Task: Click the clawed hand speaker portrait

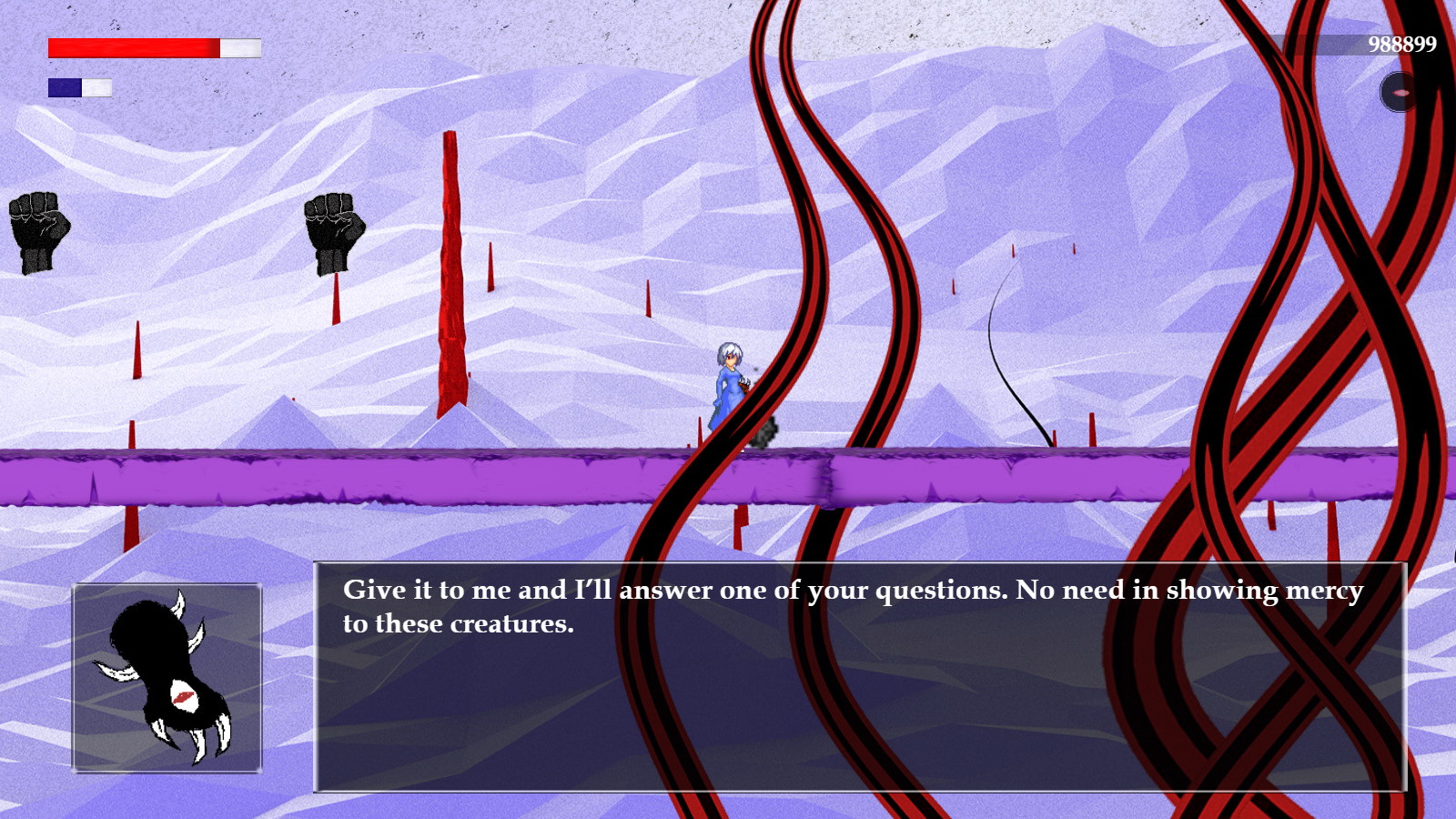Action: [x=167, y=678]
